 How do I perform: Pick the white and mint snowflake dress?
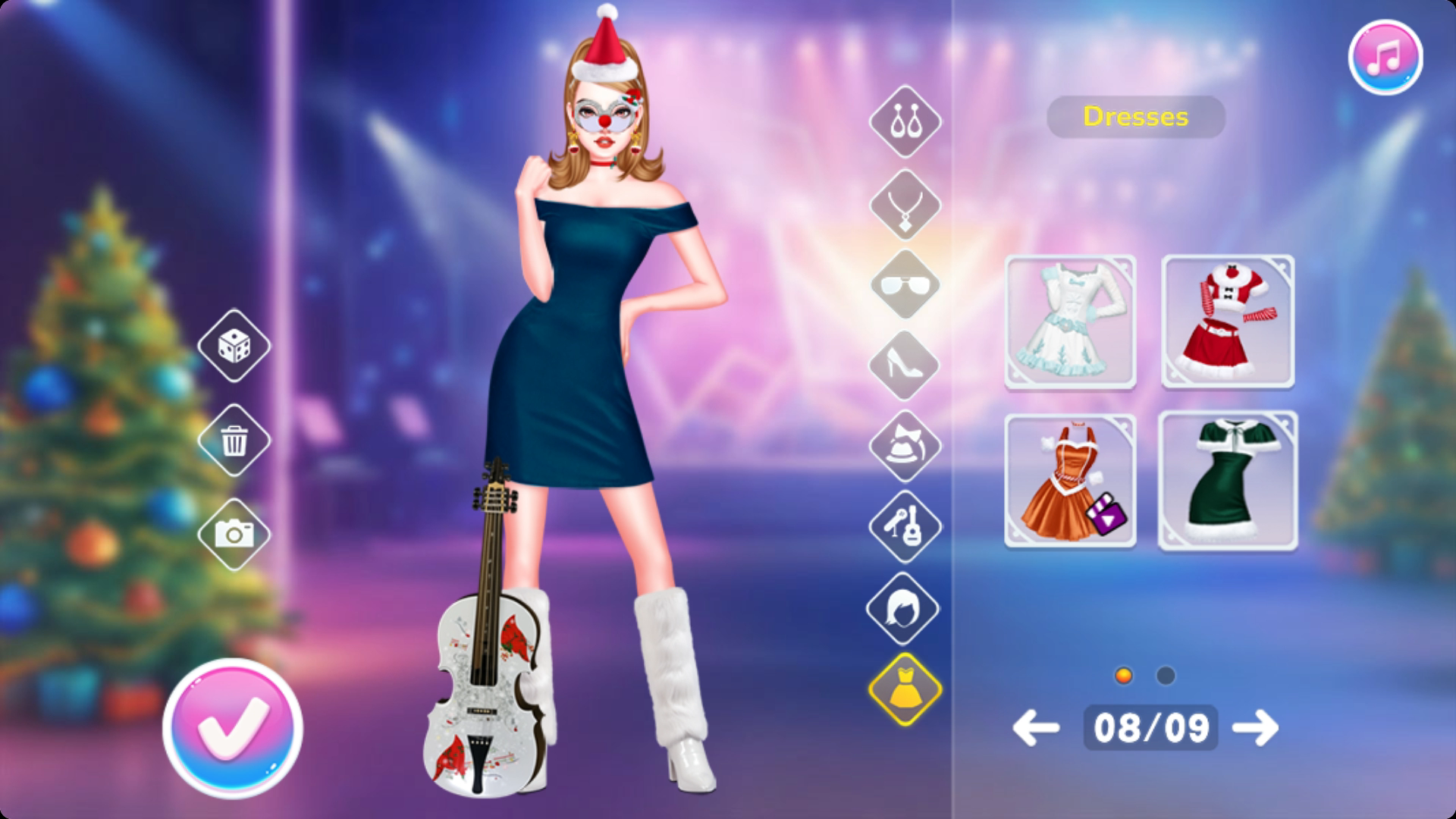pos(1070,322)
